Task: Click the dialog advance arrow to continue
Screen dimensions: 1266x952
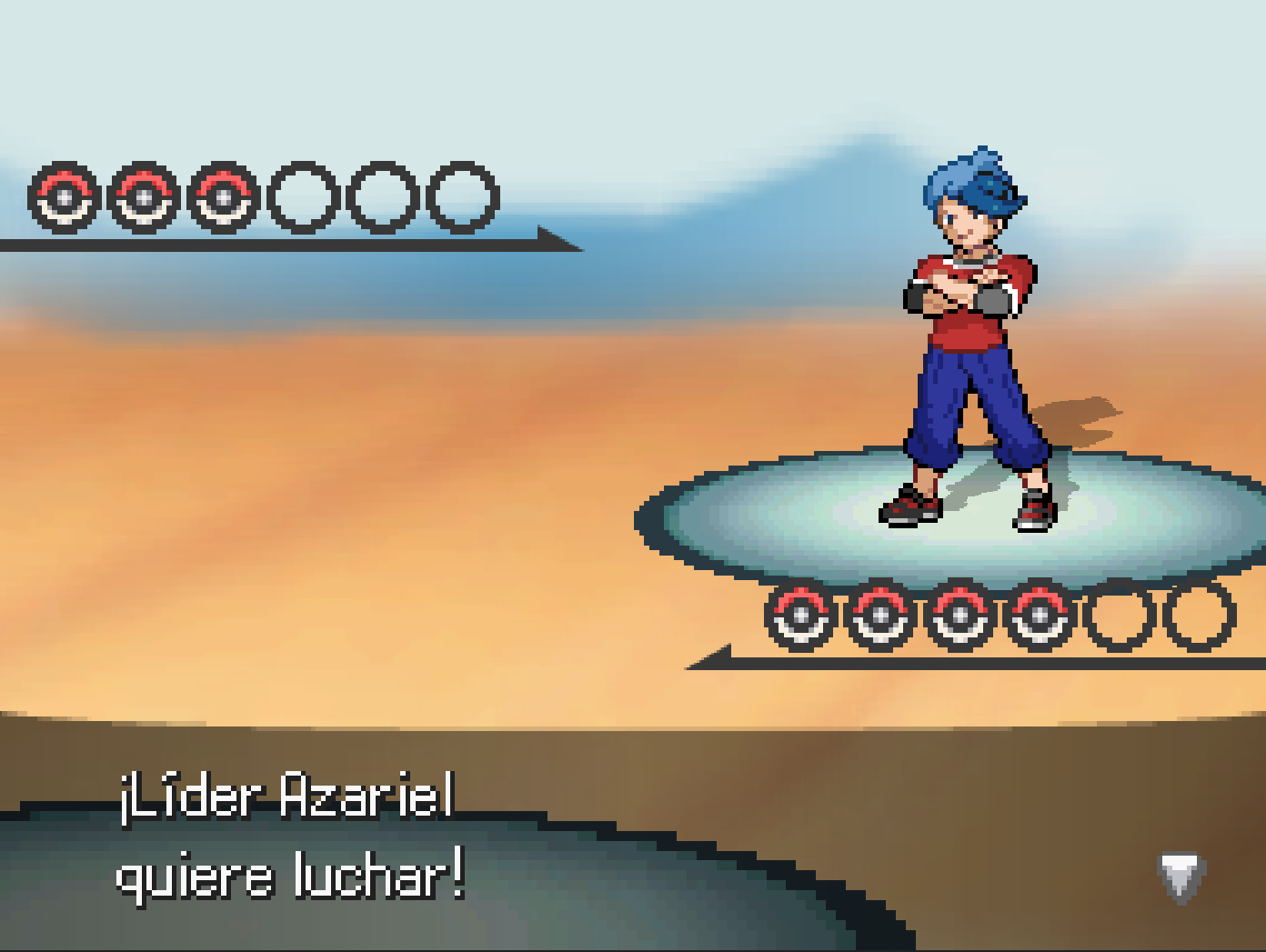Action: point(1180,879)
